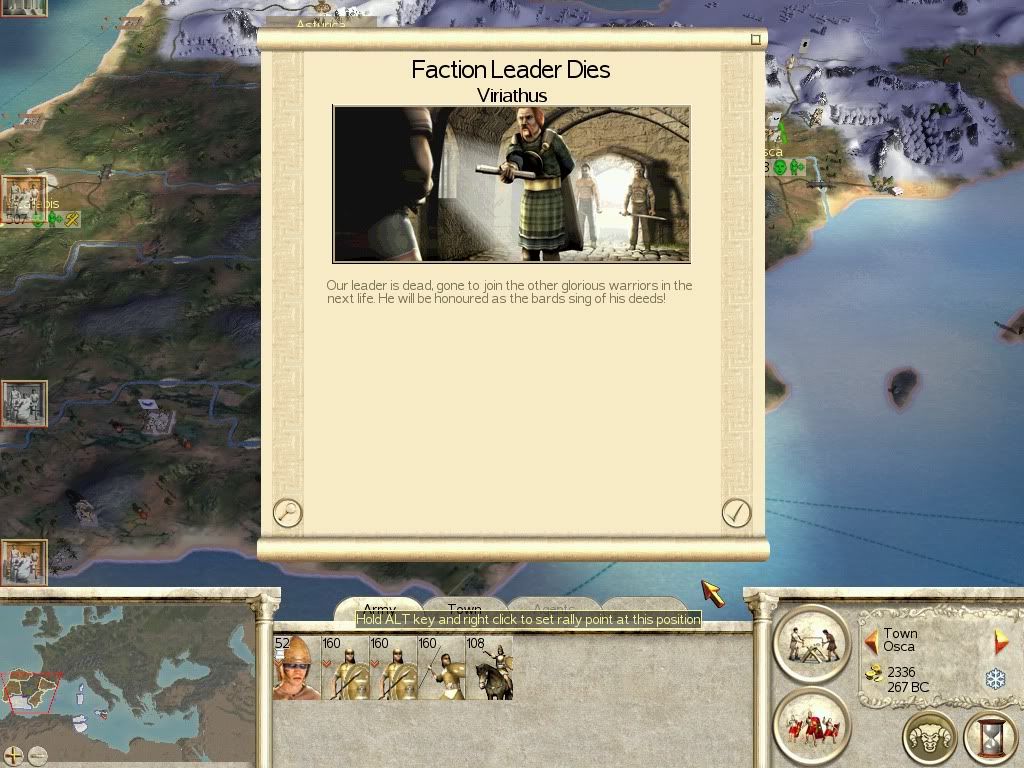The height and width of the screenshot is (768, 1024).
Task: Zoom out the minimap with minus button
Action: (x=38, y=755)
